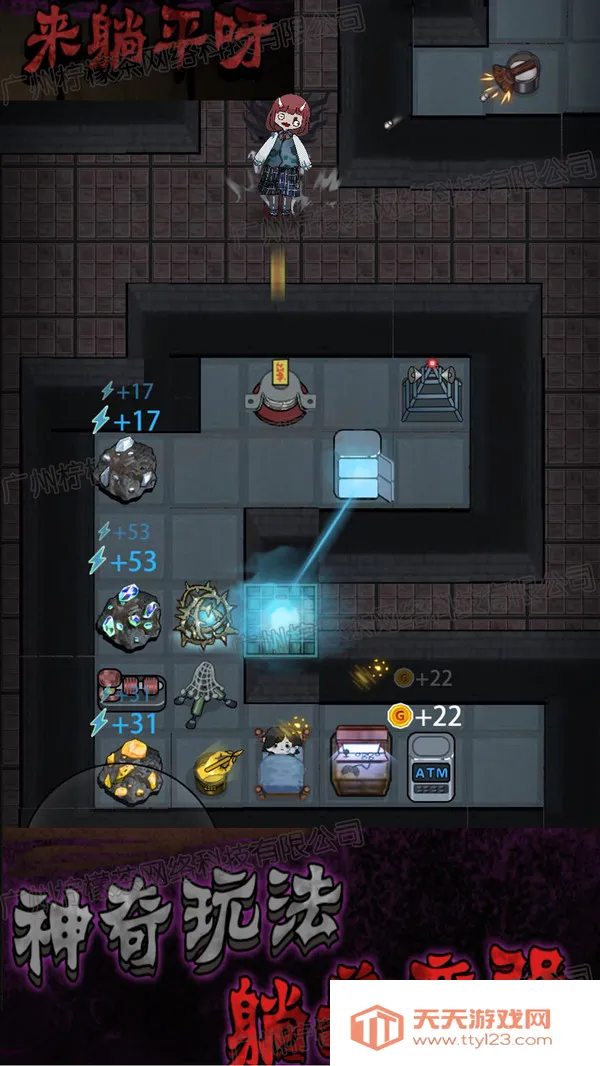The width and height of the screenshot is (600, 1066).
Task: Choose the gold ore tile
Action: (129, 768)
